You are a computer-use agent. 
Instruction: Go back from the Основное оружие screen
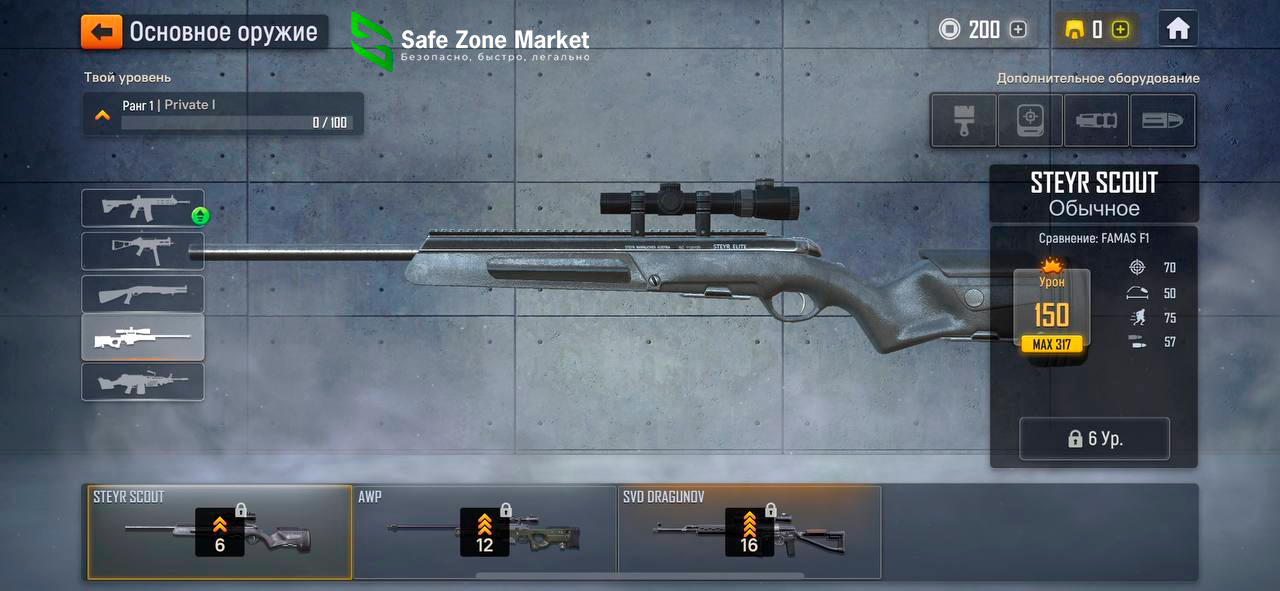point(102,32)
